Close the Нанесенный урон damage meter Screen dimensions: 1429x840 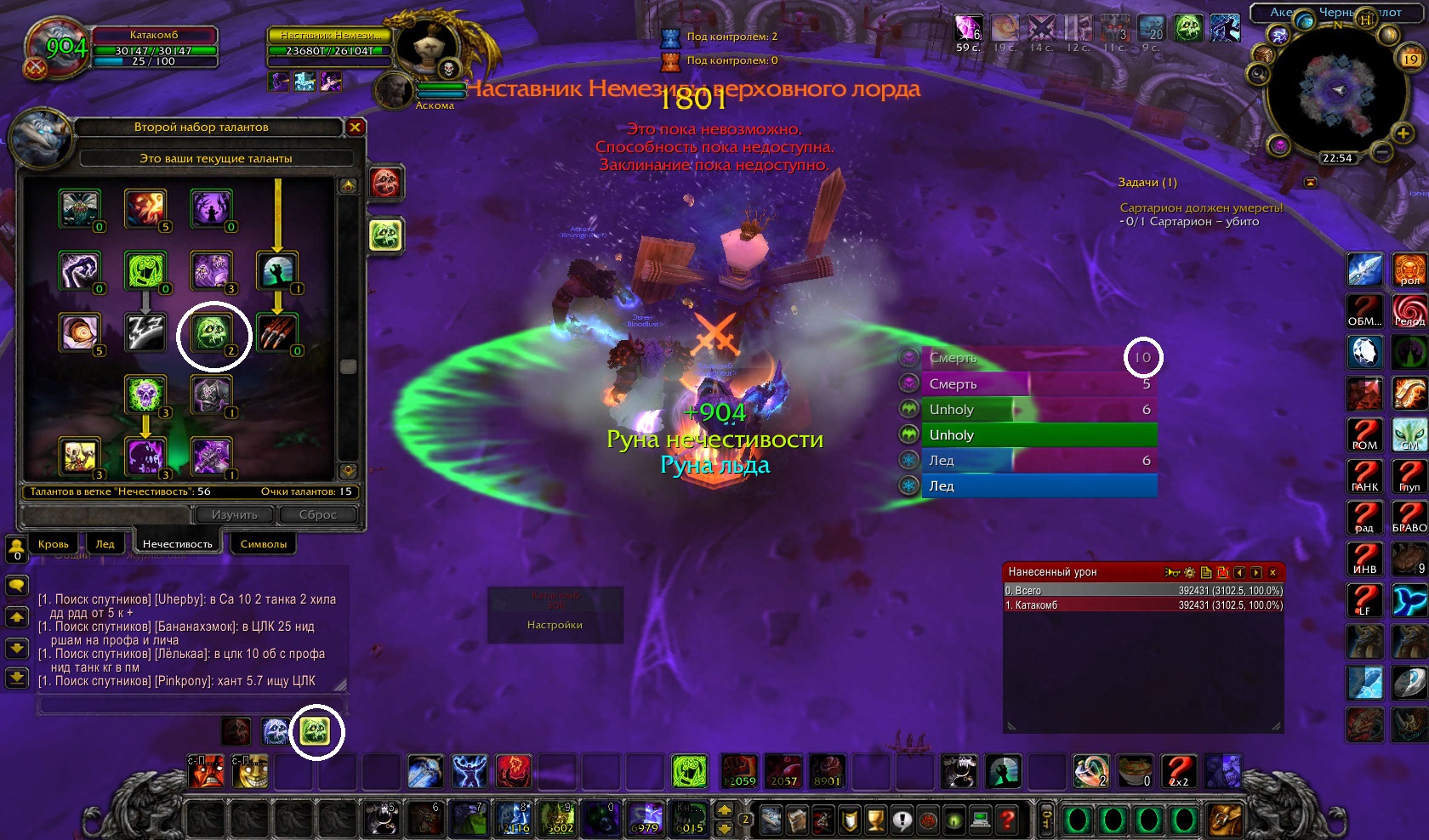coord(1272,572)
